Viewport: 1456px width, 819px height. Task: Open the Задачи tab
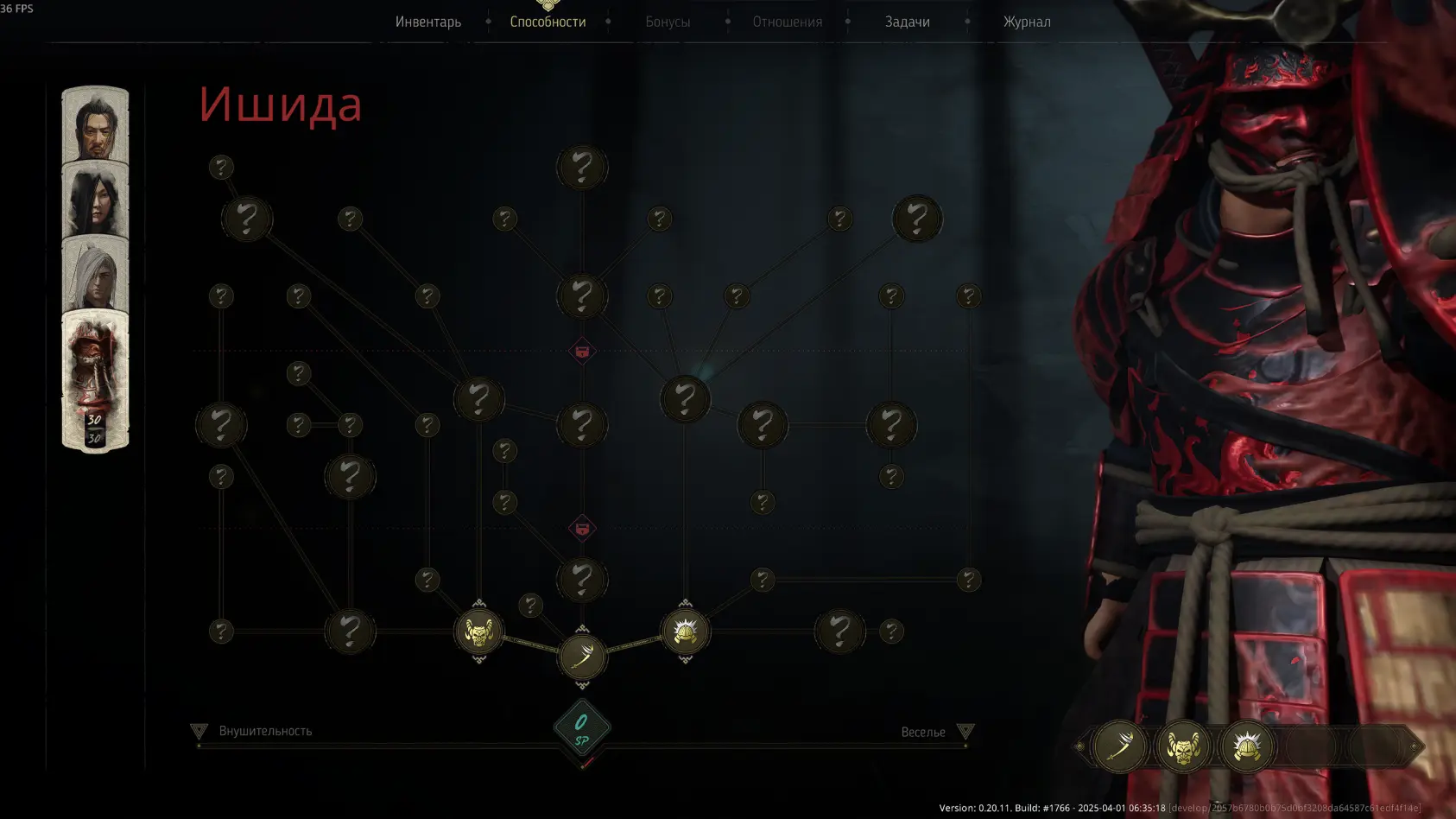[x=907, y=22]
